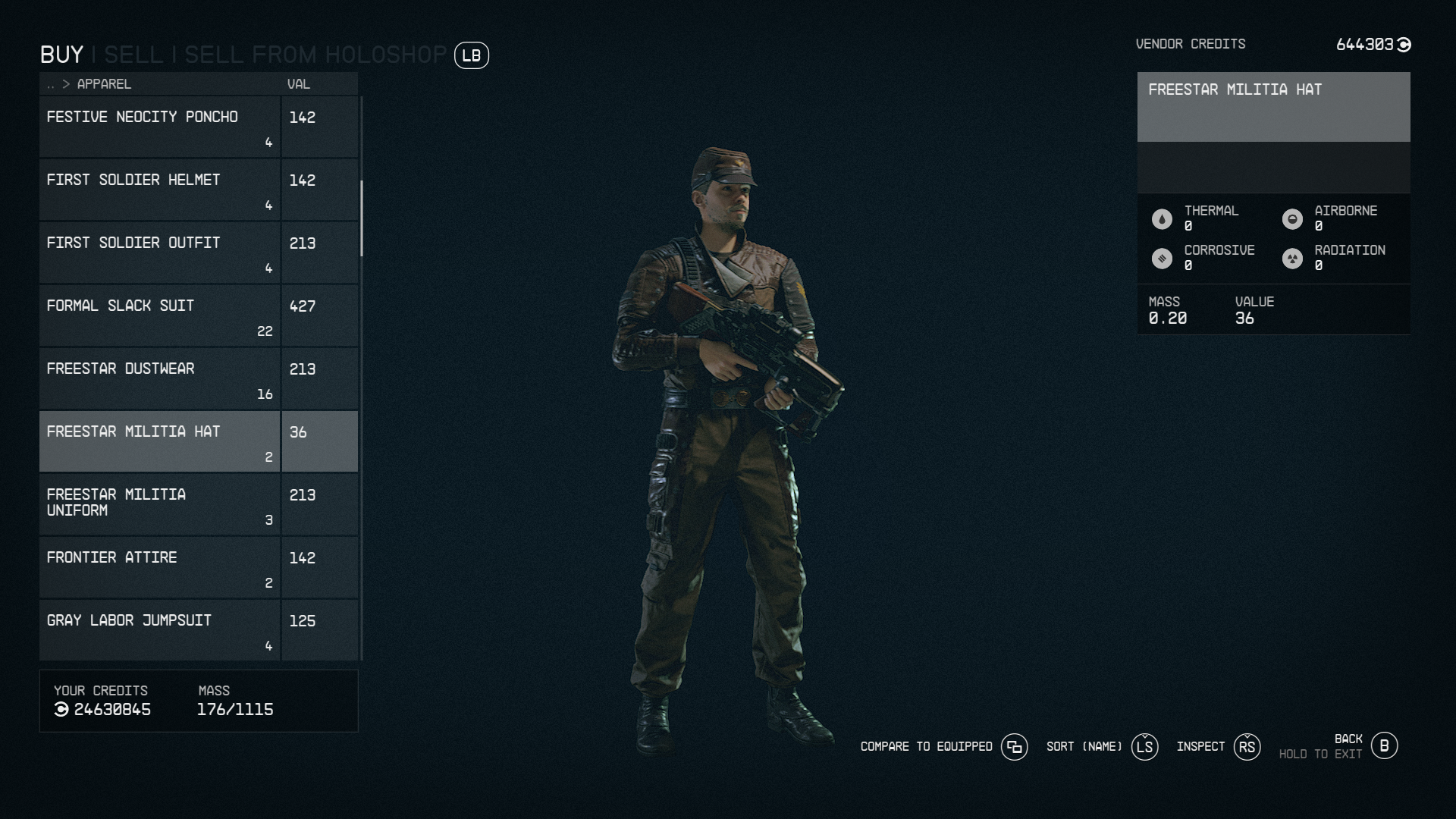
Task: Click the B Back button
Action: click(x=1385, y=746)
